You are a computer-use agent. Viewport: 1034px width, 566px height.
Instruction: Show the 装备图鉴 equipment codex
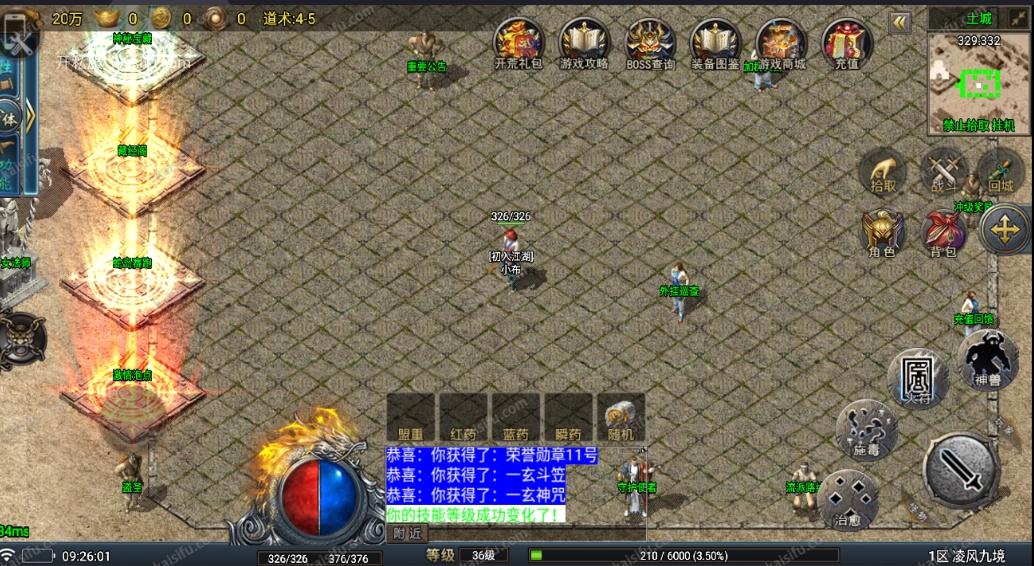(715, 42)
